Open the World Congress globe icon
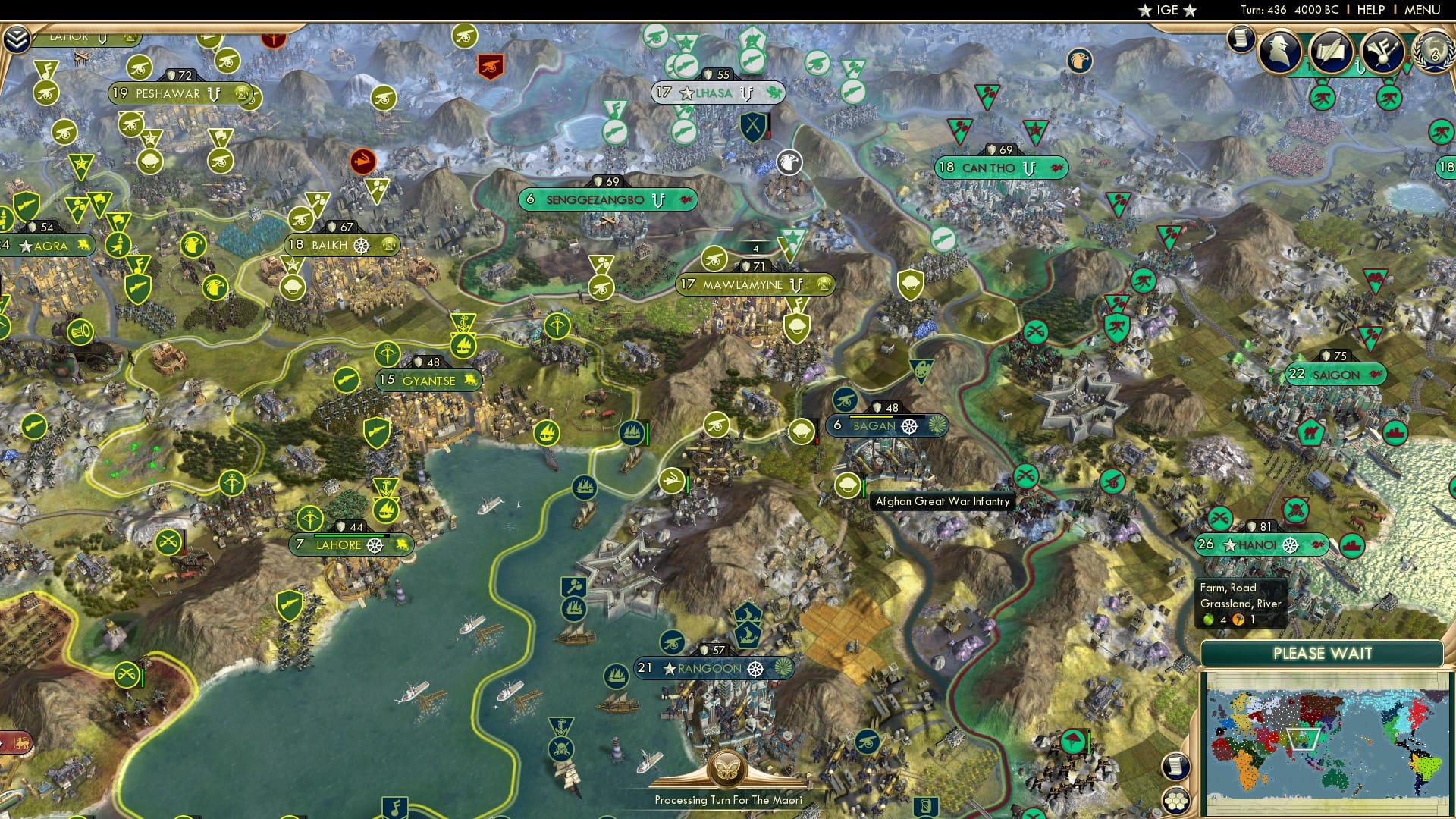This screenshot has height=819, width=1456. click(x=1436, y=52)
